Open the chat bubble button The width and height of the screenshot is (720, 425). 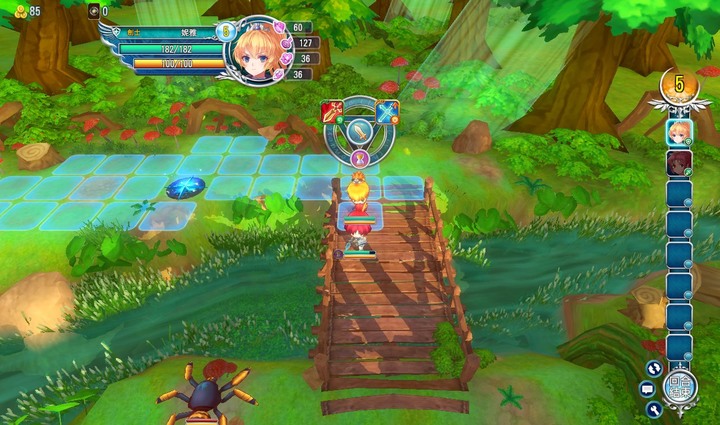[x=647, y=388]
